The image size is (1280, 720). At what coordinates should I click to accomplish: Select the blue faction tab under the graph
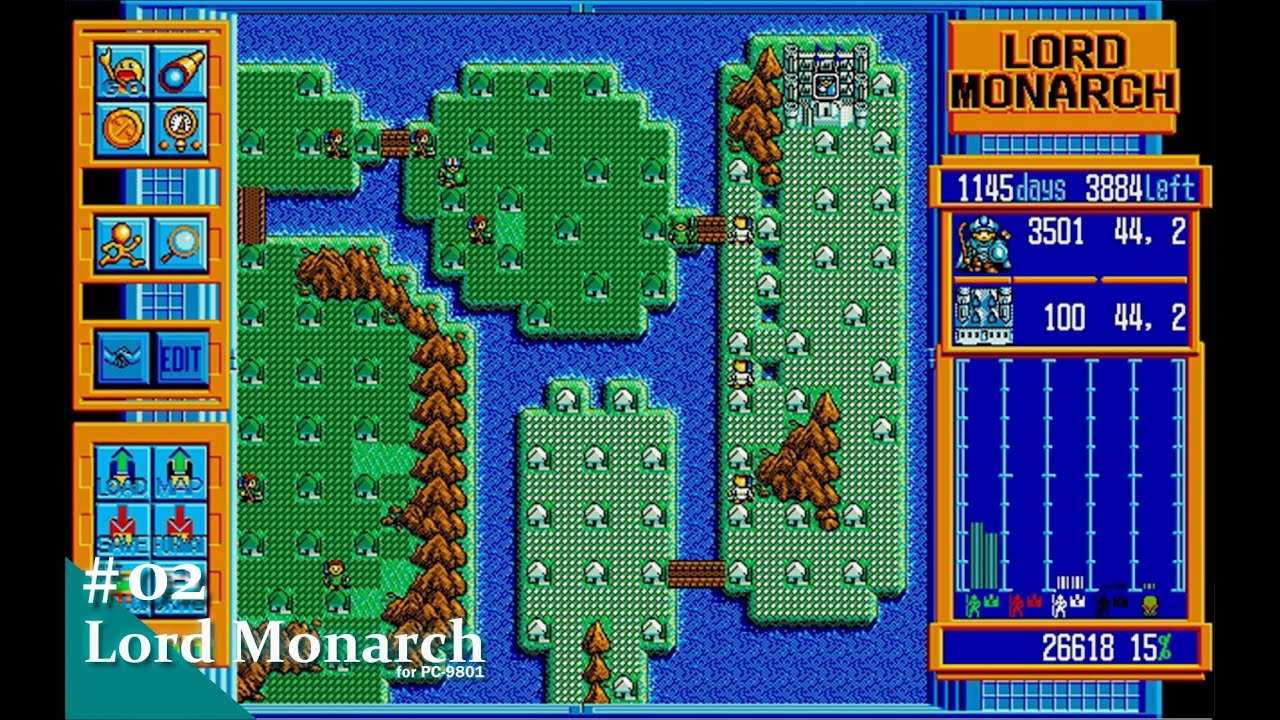point(1110,602)
